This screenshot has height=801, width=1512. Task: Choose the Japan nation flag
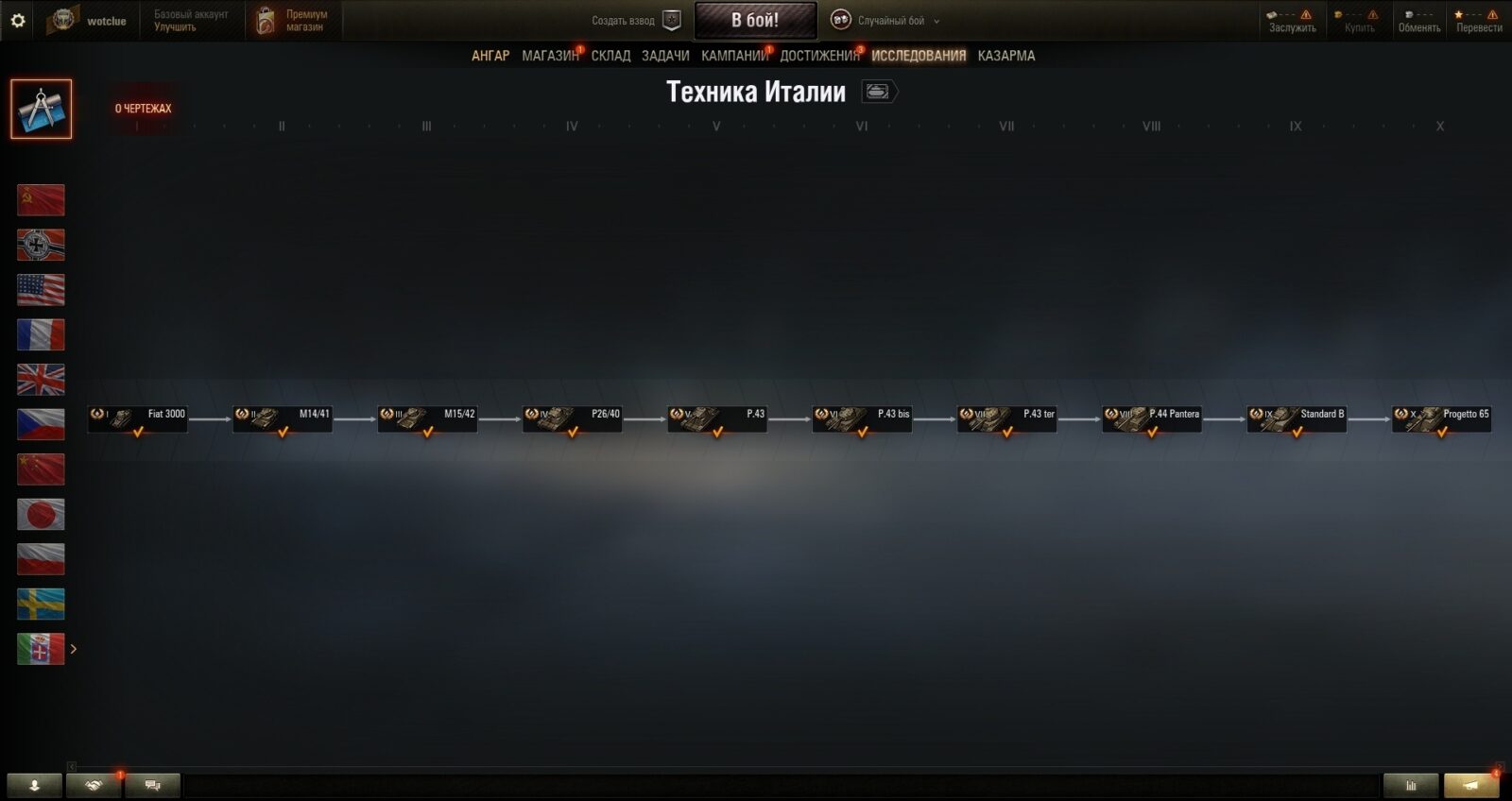tap(41, 515)
